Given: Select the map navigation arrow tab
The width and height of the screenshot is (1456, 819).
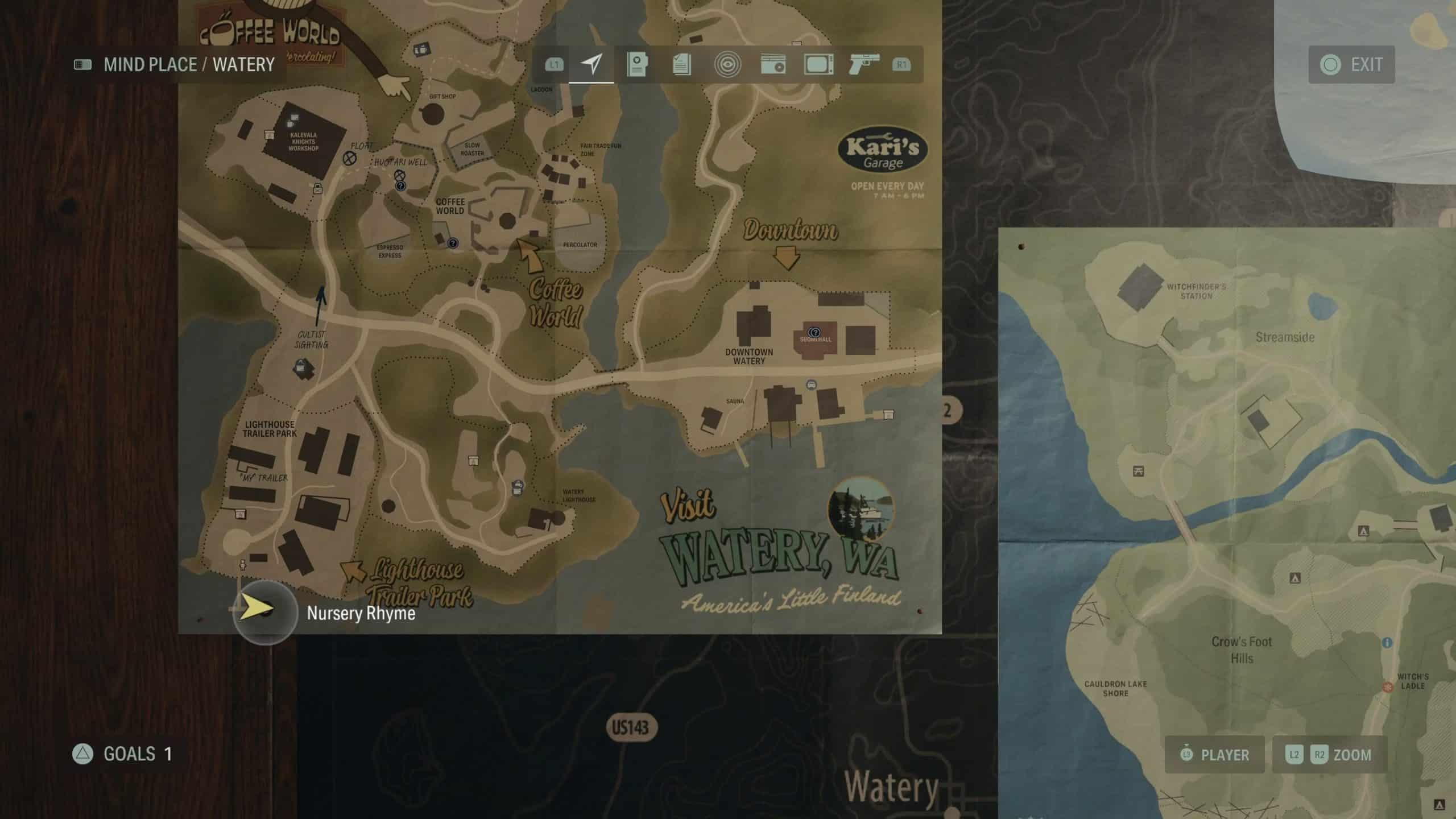Looking at the screenshot, I should point(591,64).
